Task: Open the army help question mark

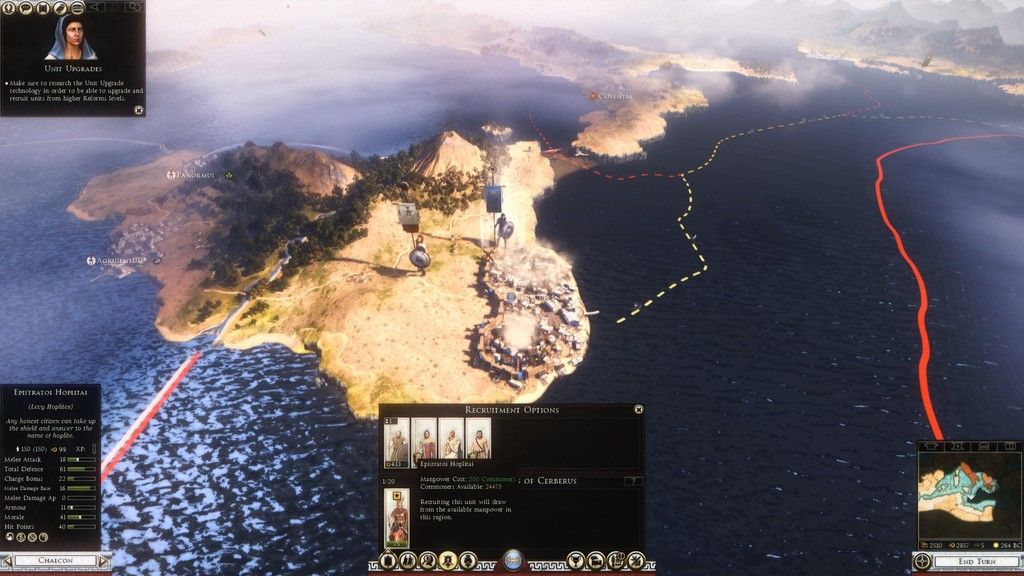Action: click(x=630, y=481)
